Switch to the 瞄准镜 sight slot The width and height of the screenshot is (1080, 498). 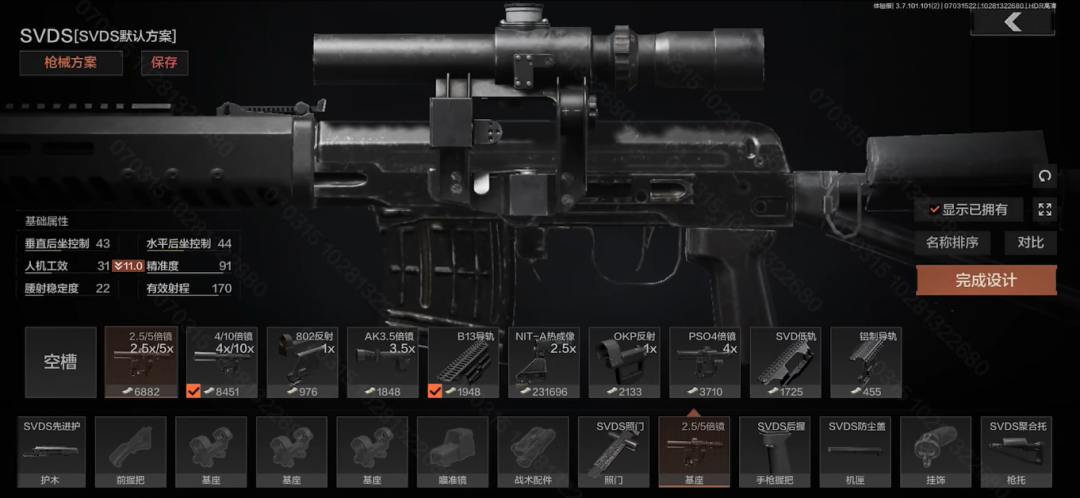[x=452, y=452]
